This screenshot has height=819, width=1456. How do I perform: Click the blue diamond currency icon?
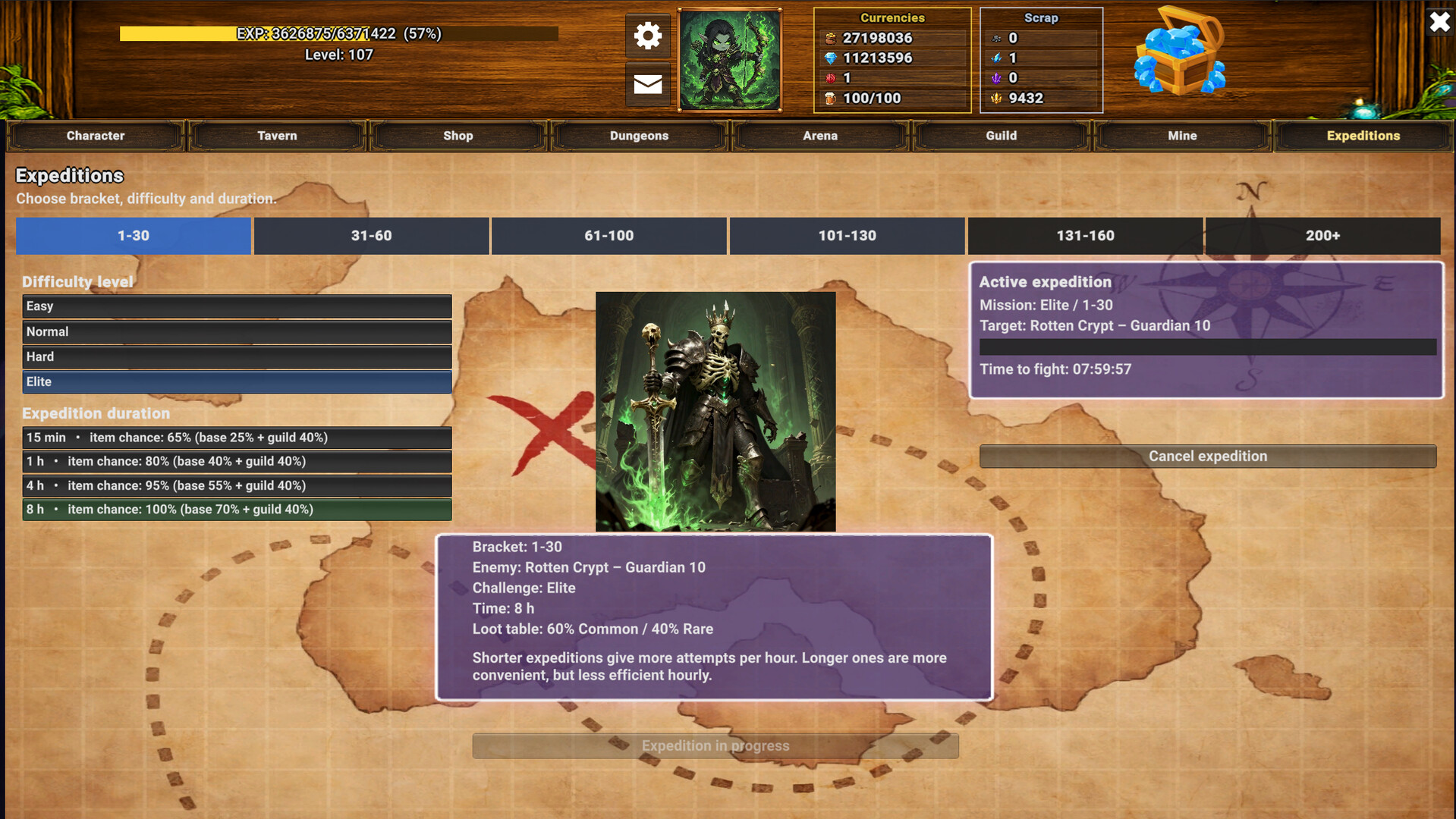point(831,58)
